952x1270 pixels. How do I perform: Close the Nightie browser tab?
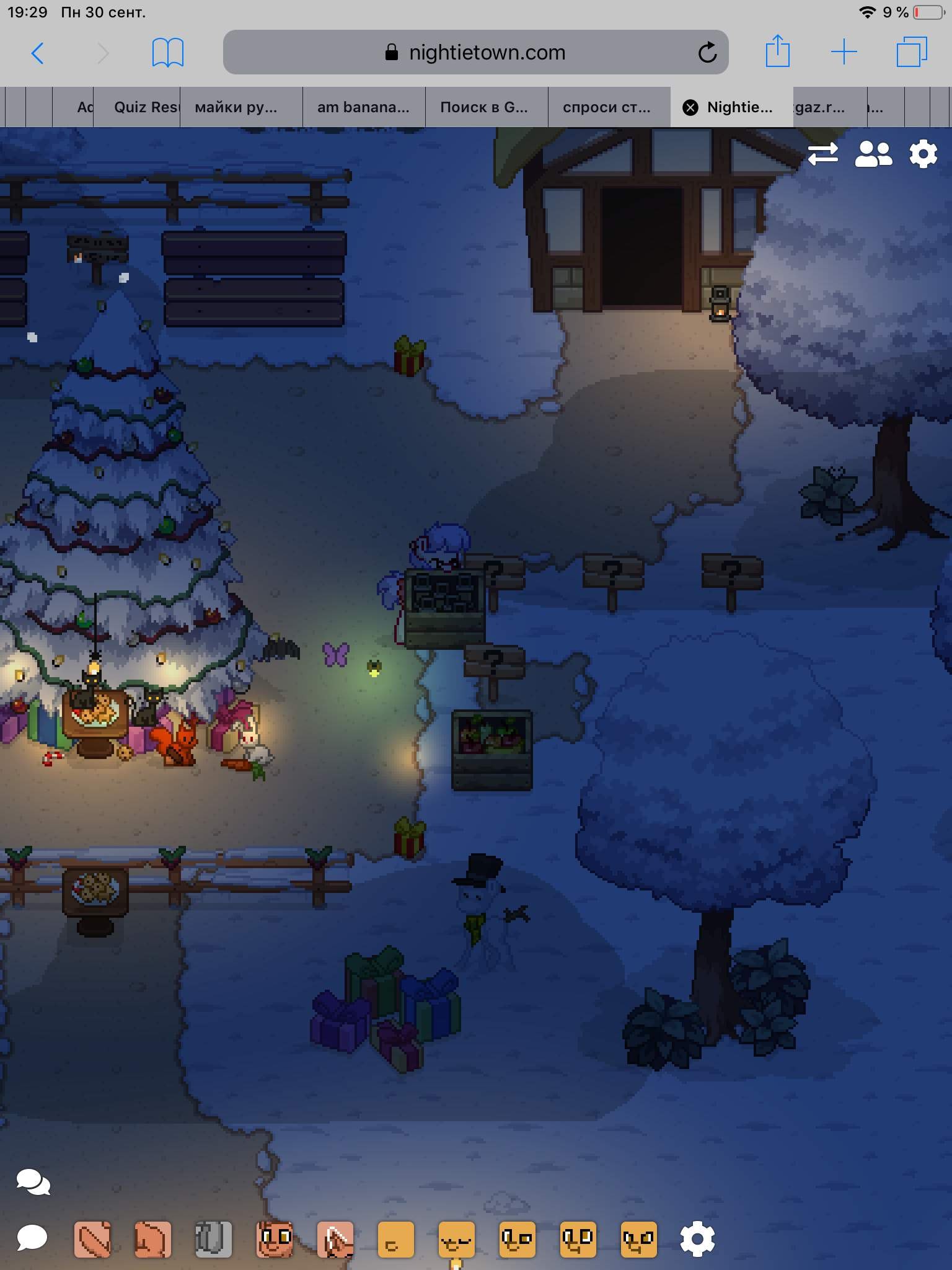(x=690, y=107)
